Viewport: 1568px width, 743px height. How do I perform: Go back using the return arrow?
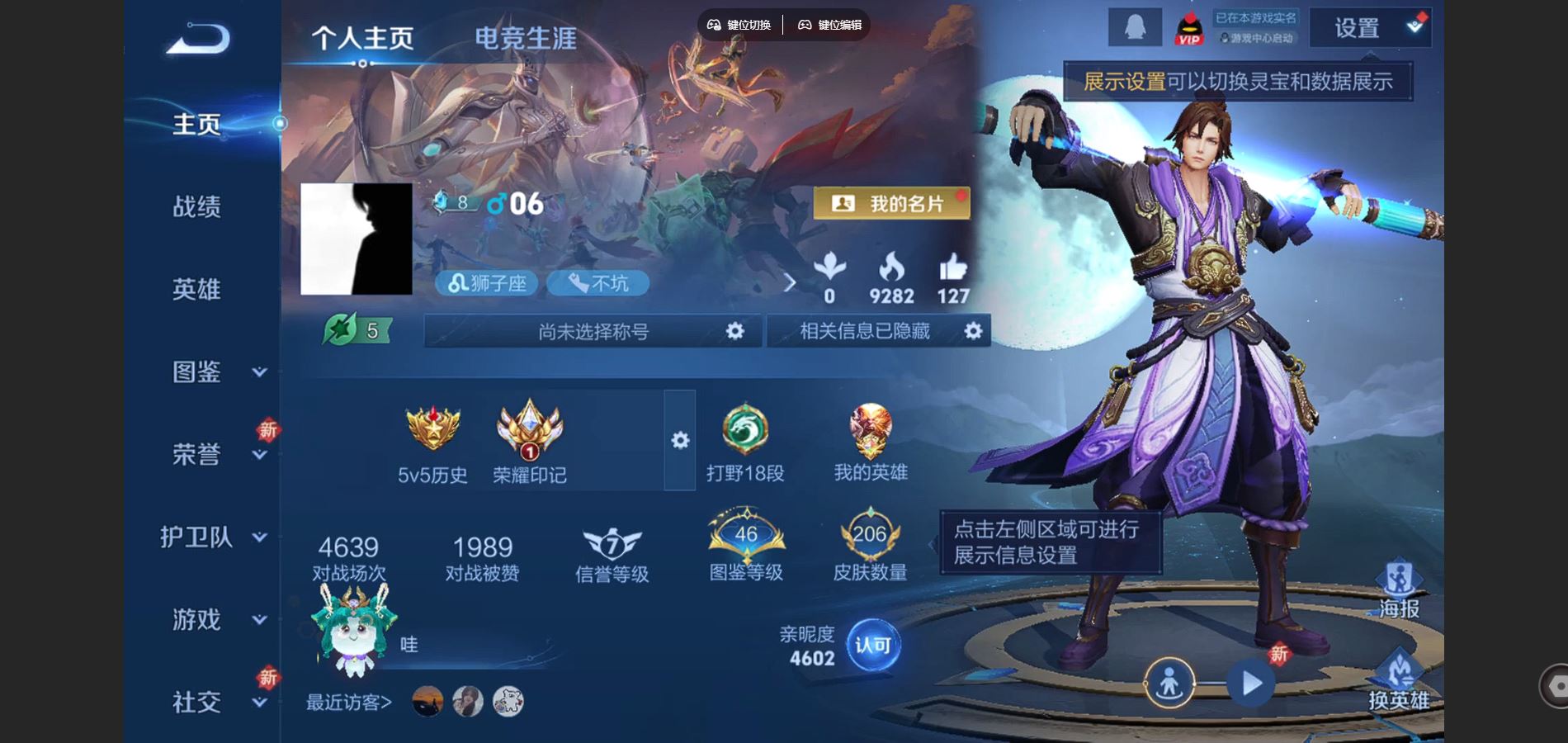point(199,39)
